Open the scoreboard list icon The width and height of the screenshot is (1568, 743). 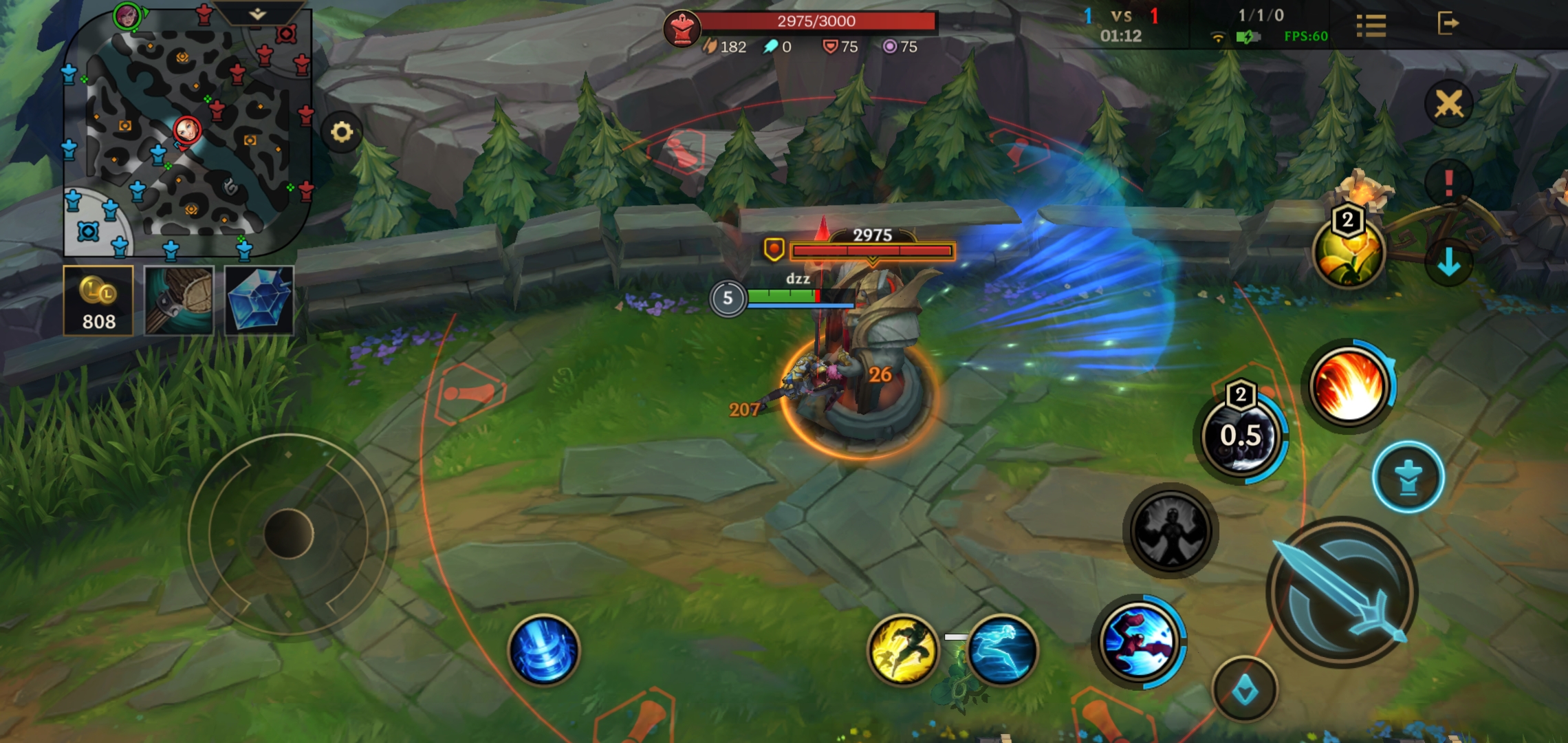[1371, 26]
